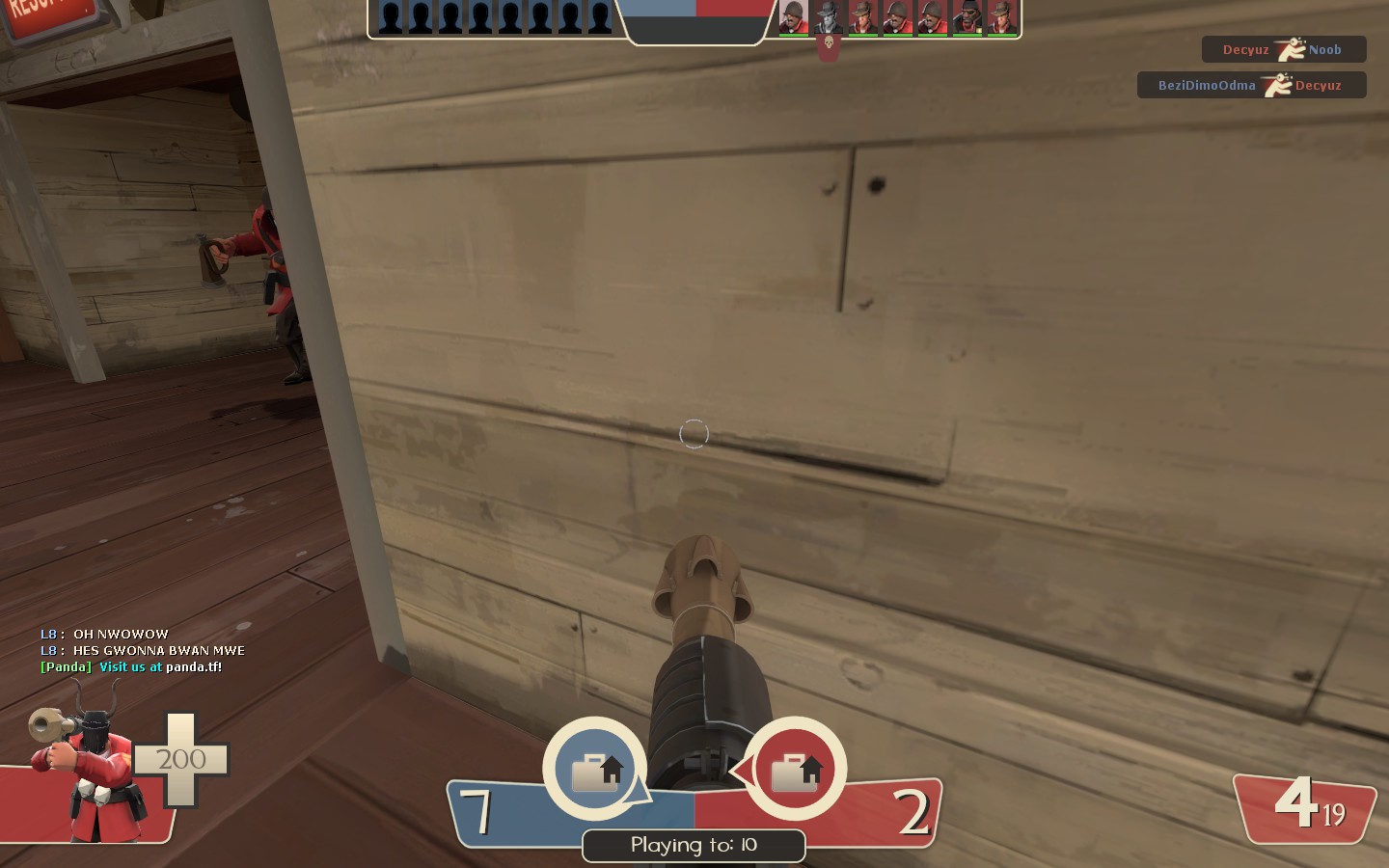Viewport: 1389px width, 868px height.
Task: Click L8's "OH NWOWOW" chat message
Action: pyautogui.click(x=121, y=634)
